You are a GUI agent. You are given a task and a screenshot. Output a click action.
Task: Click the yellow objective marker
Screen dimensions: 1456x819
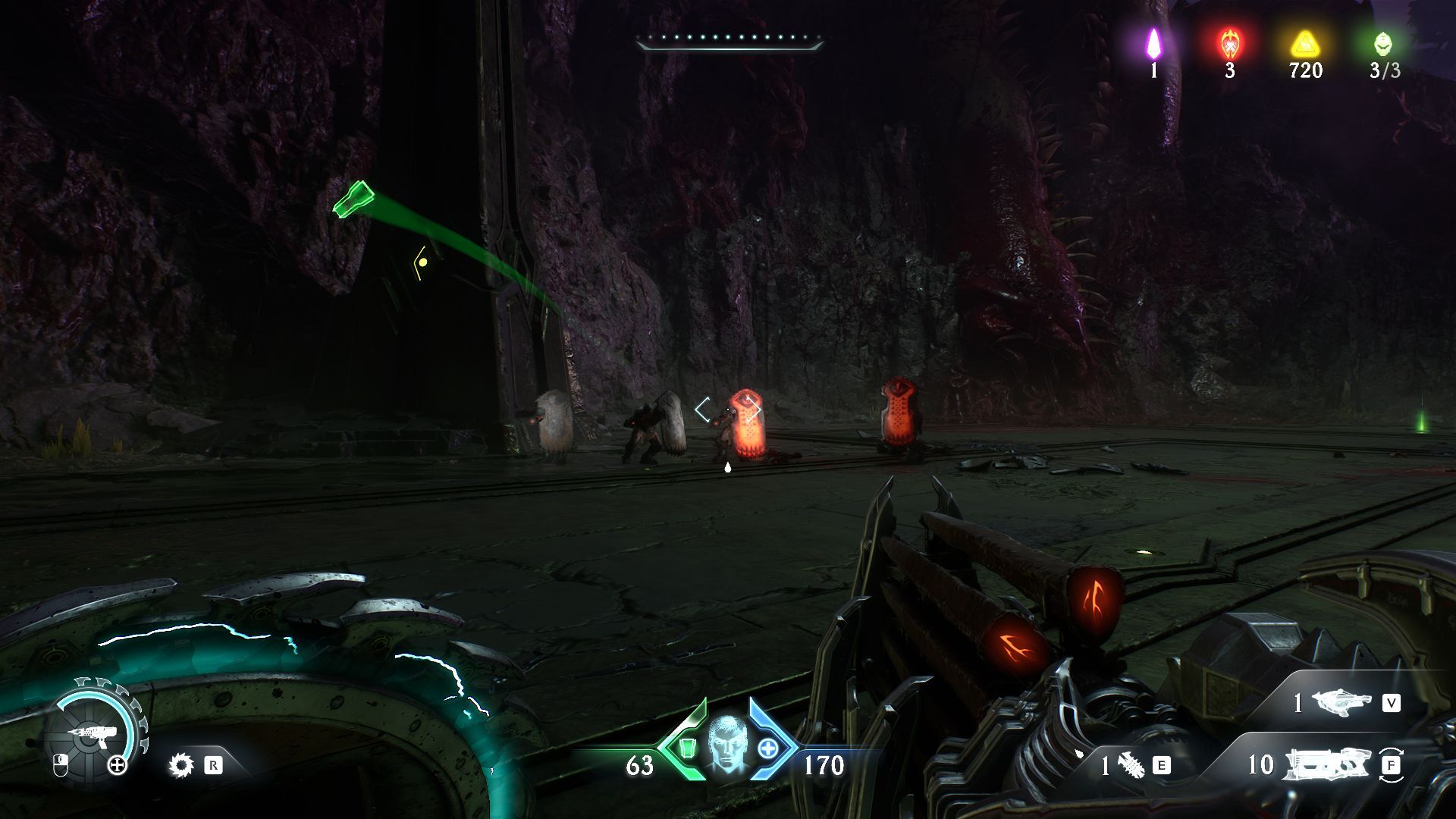[x=422, y=262]
